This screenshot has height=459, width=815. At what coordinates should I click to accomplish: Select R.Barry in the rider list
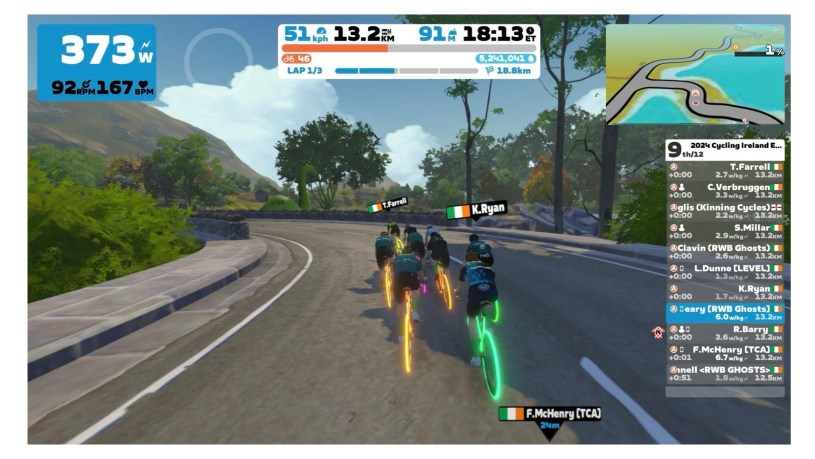[725, 333]
